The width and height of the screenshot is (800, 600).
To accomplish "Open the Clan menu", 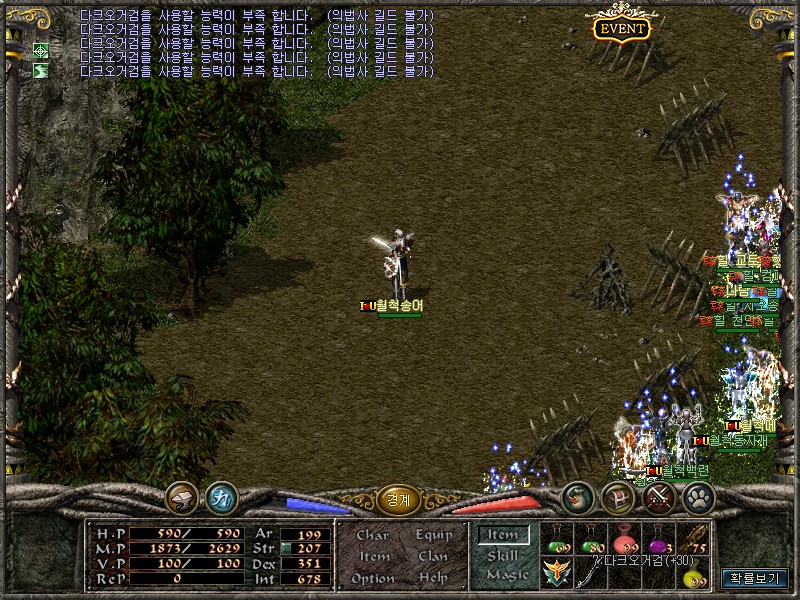I will (x=432, y=556).
